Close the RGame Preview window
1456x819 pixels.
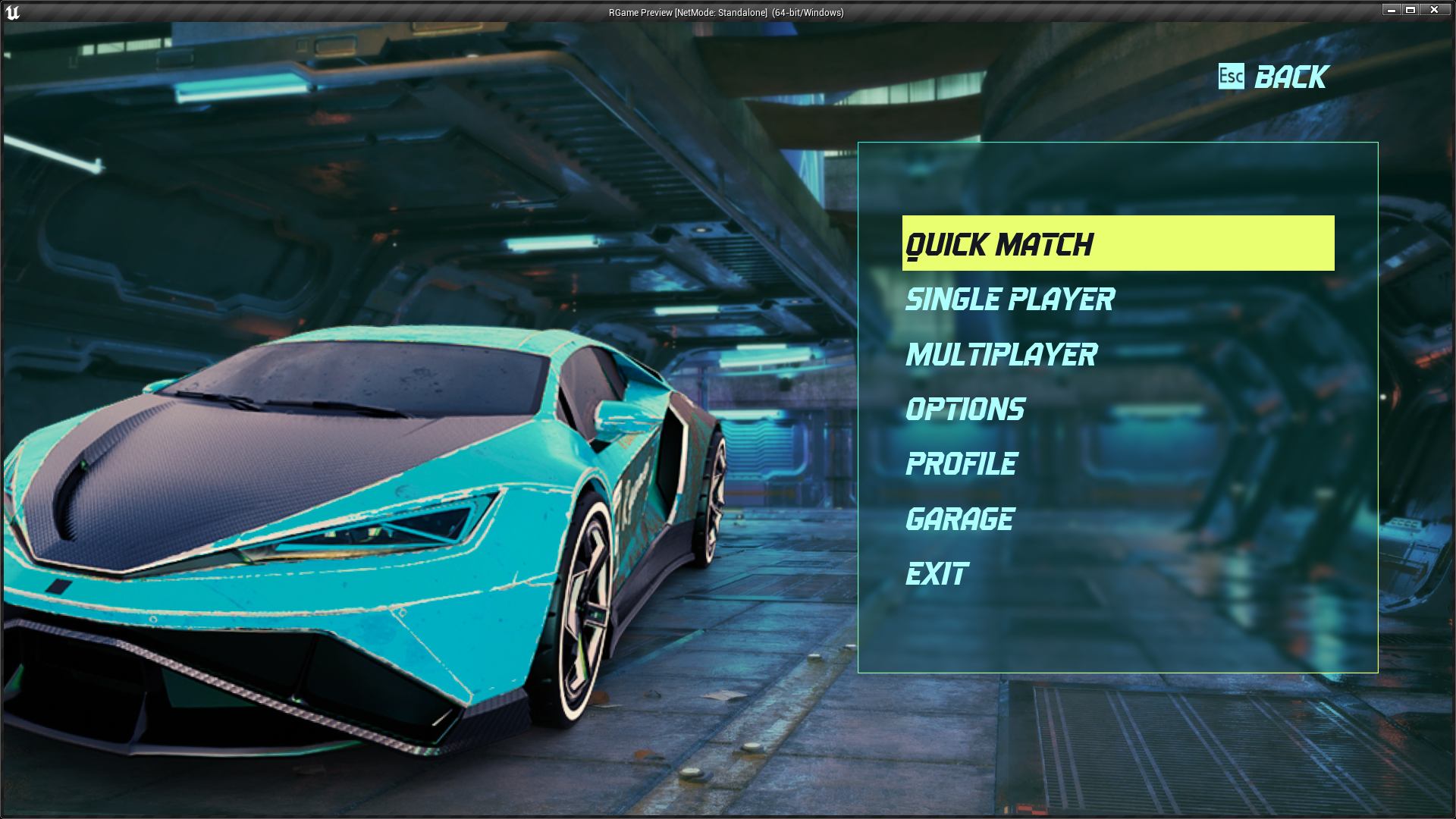click(x=1434, y=10)
